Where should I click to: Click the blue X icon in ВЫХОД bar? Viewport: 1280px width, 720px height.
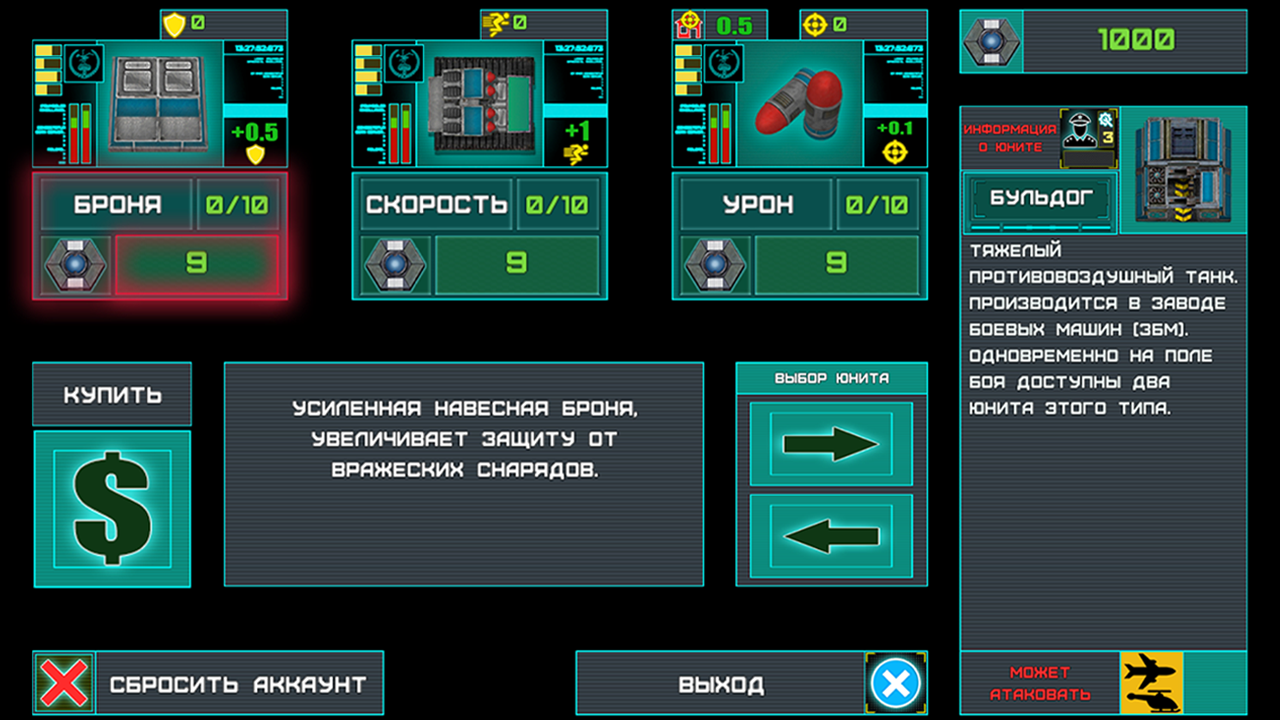(x=896, y=684)
